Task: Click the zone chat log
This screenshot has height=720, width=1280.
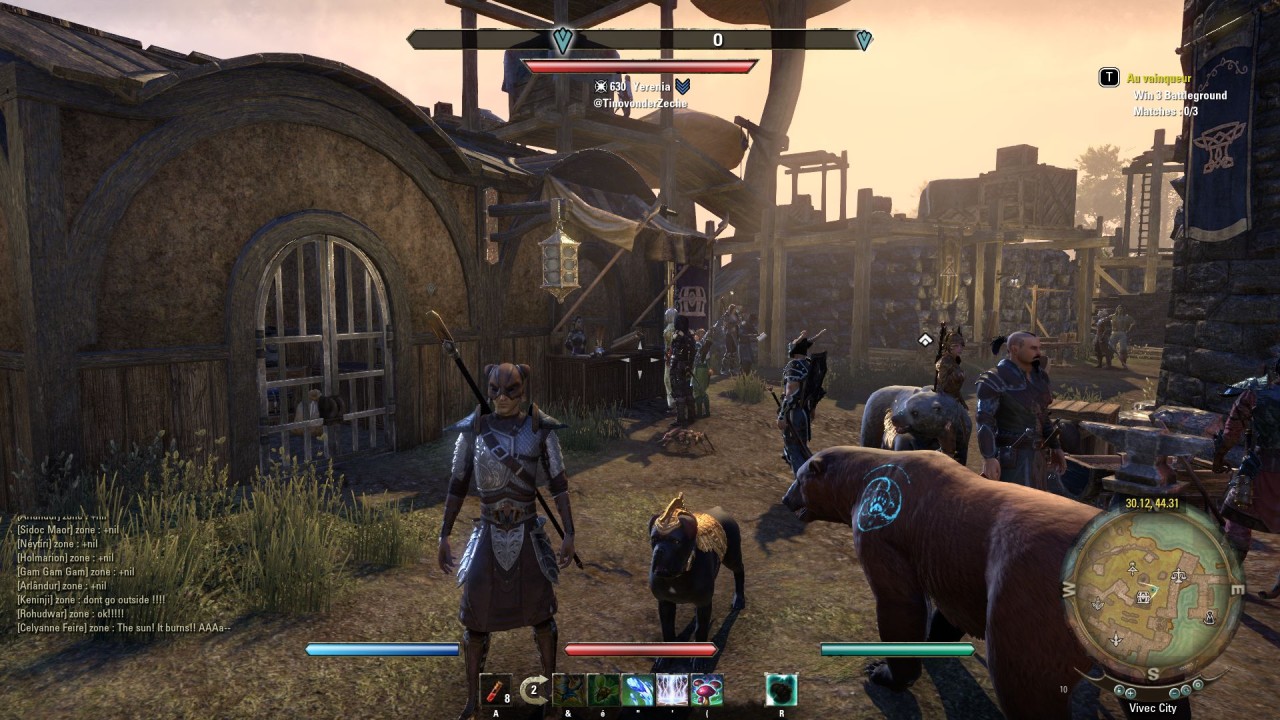Action: click(x=120, y=570)
